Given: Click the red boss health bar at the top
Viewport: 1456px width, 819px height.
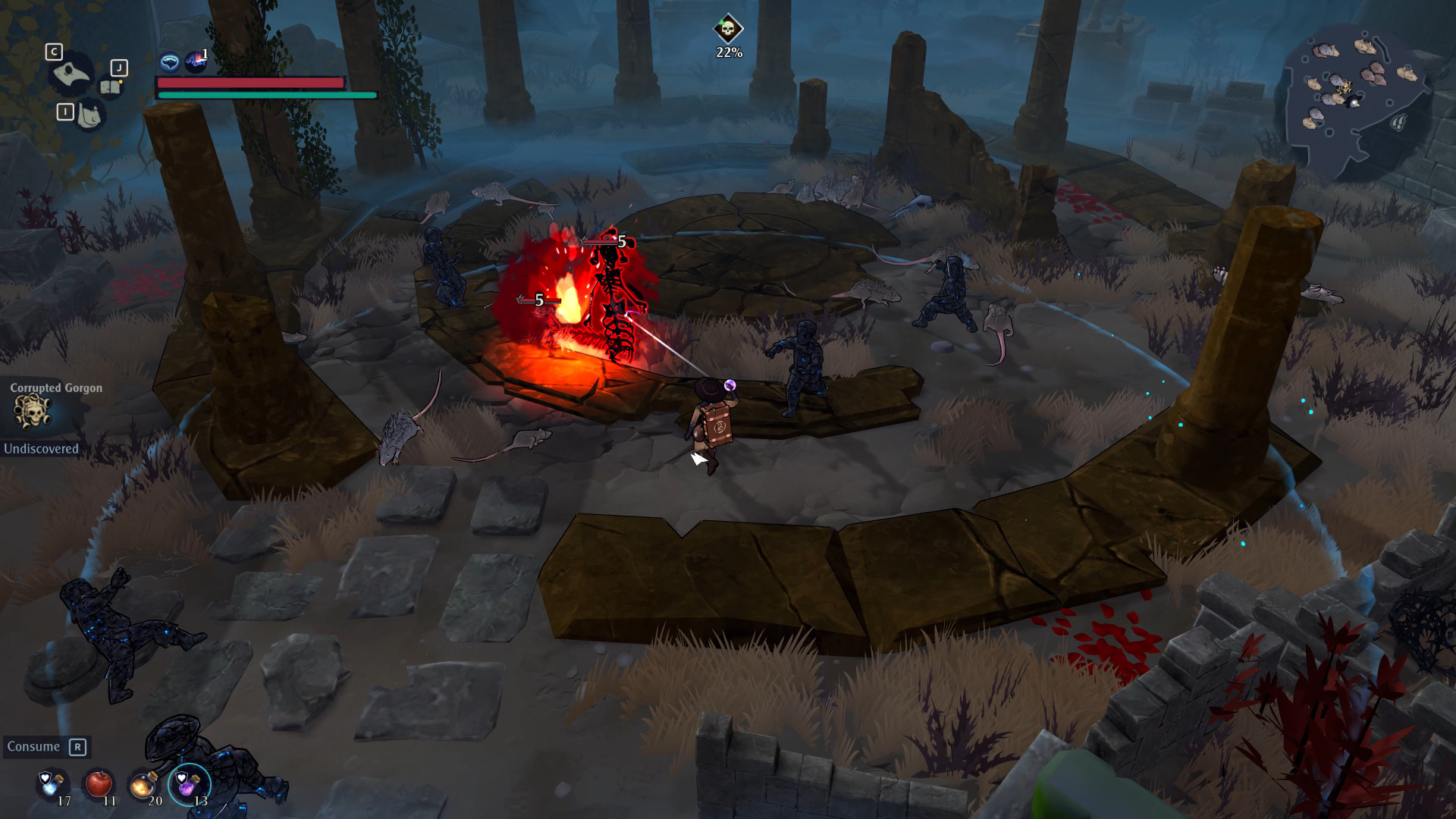Looking at the screenshot, I should [x=250, y=83].
